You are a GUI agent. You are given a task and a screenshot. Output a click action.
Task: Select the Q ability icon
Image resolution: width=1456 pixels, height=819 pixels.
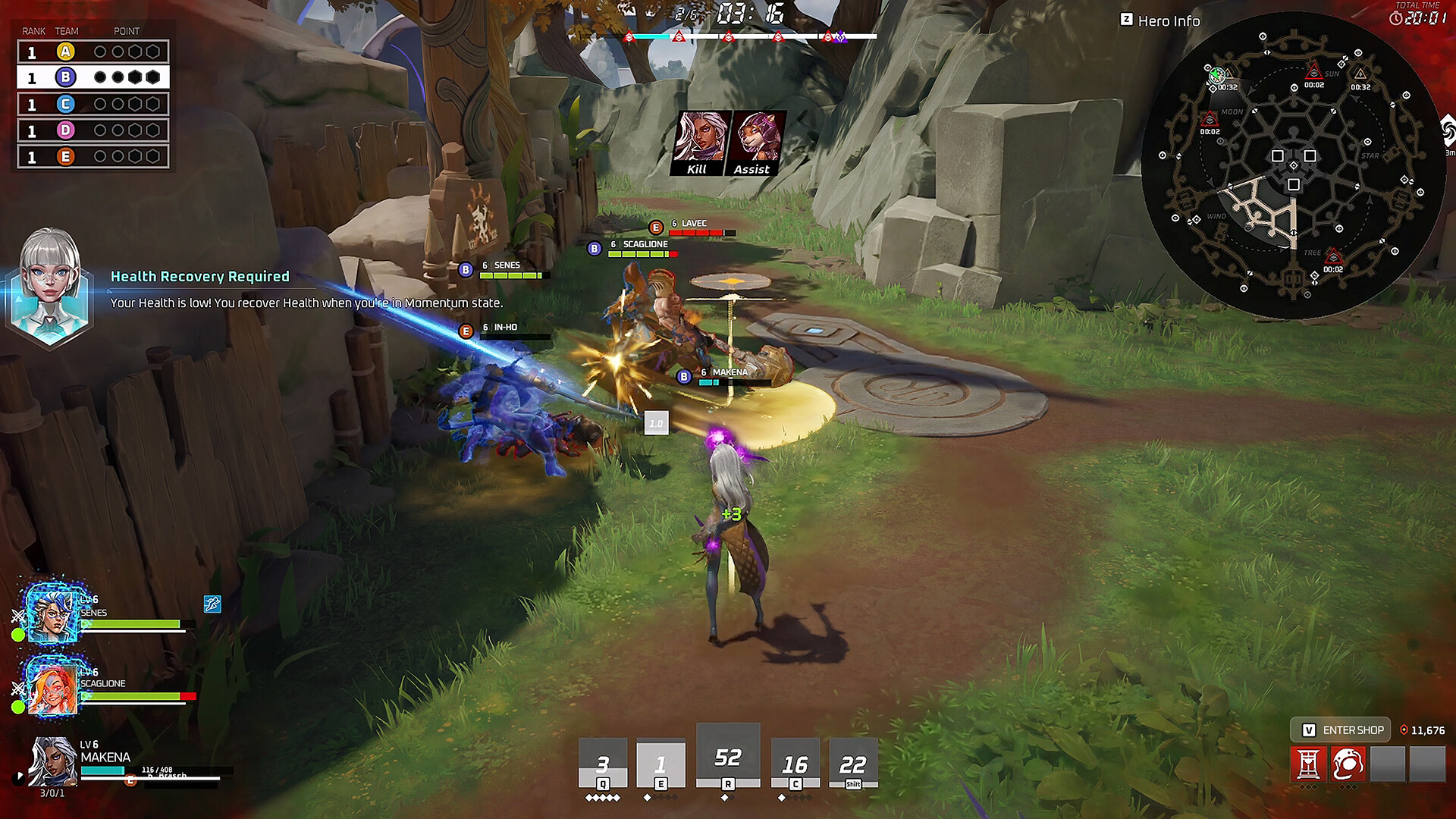pos(602,762)
